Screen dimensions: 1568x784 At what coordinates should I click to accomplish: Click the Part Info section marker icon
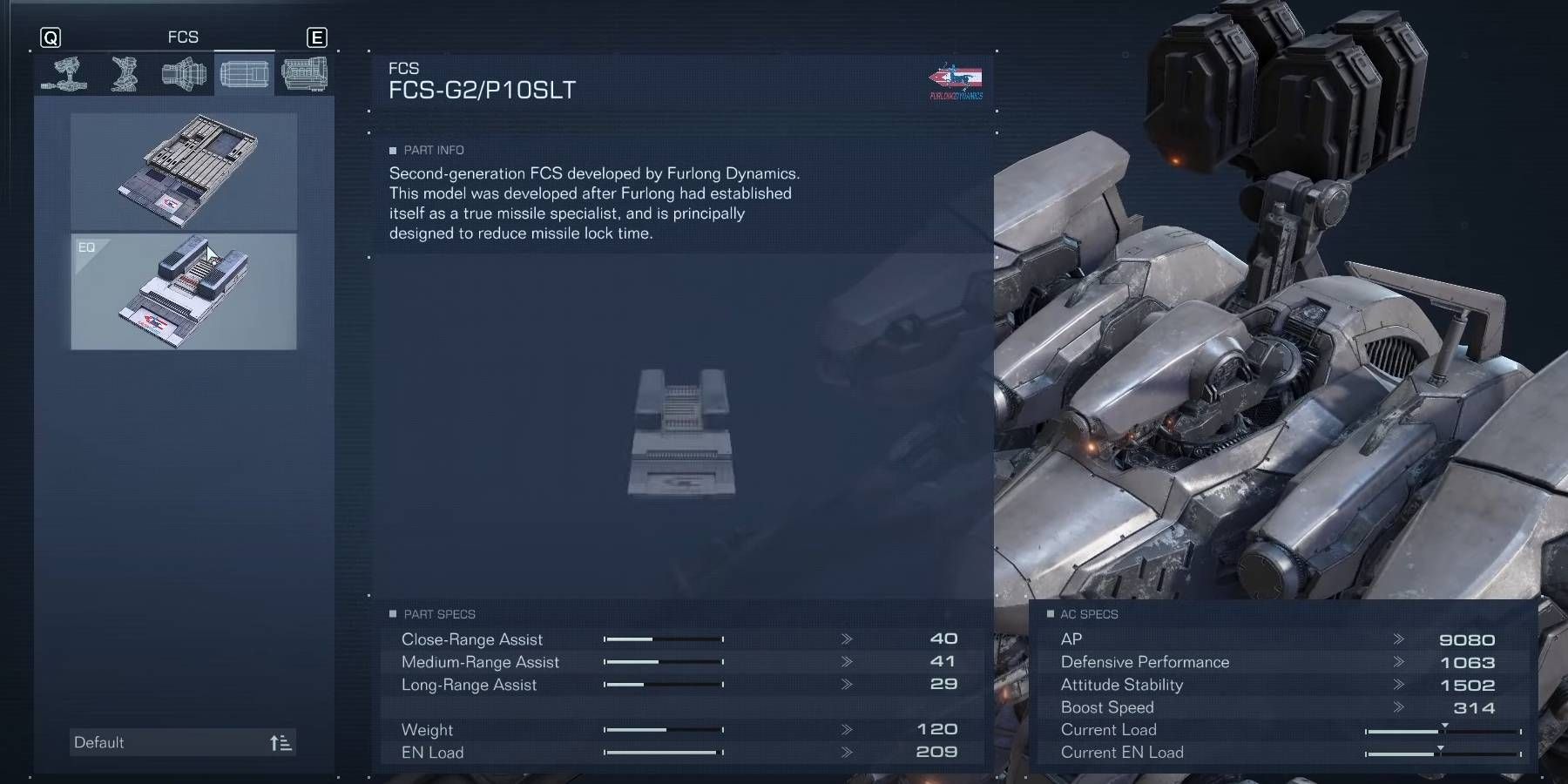point(395,150)
